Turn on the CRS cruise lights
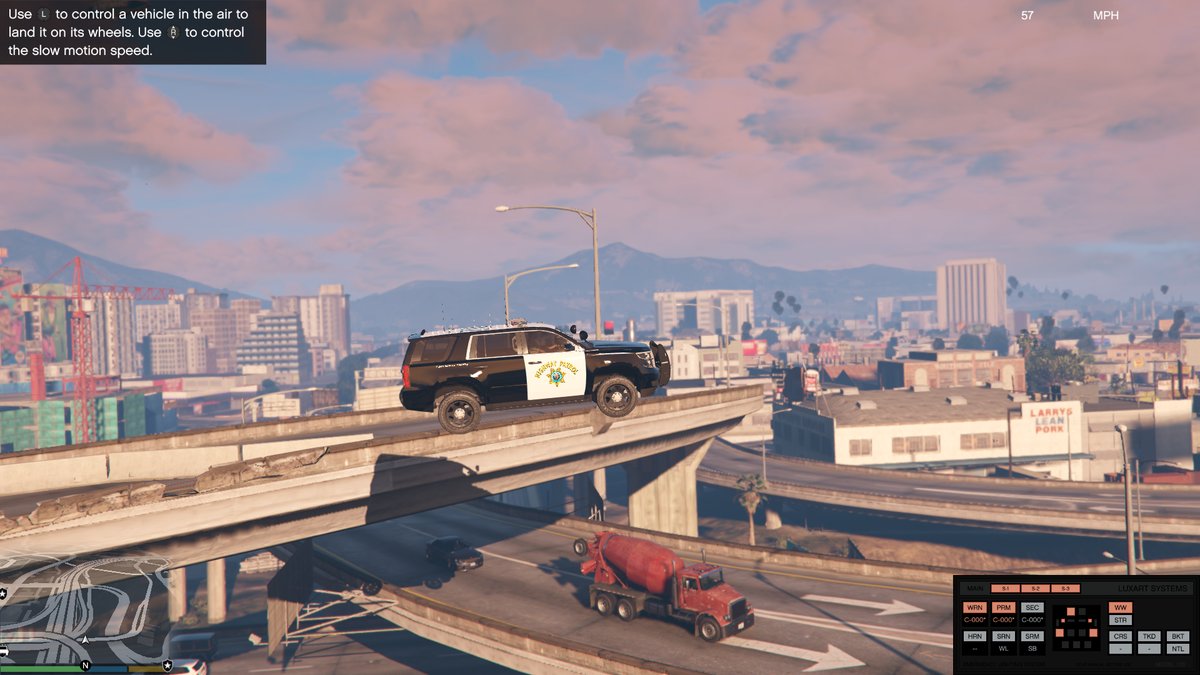 (1120, 636)
